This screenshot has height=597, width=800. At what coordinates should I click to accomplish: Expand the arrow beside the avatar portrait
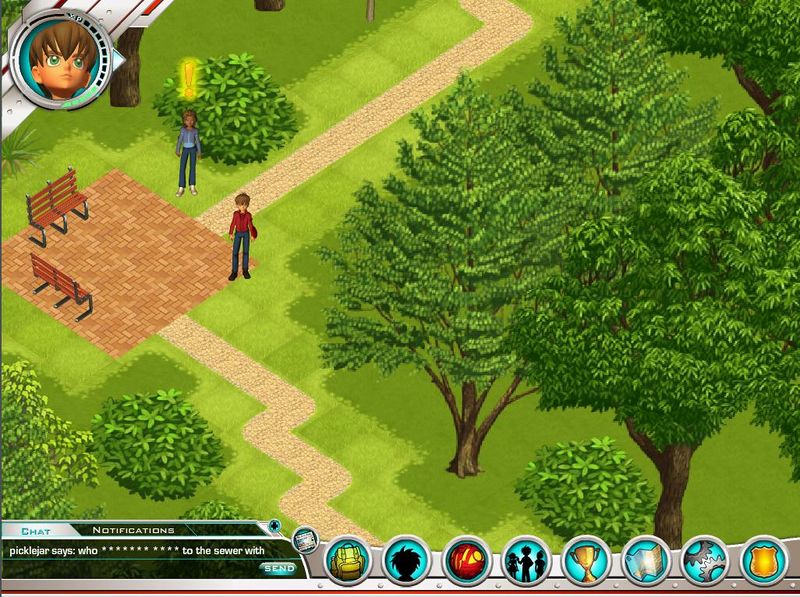(119, 59)
